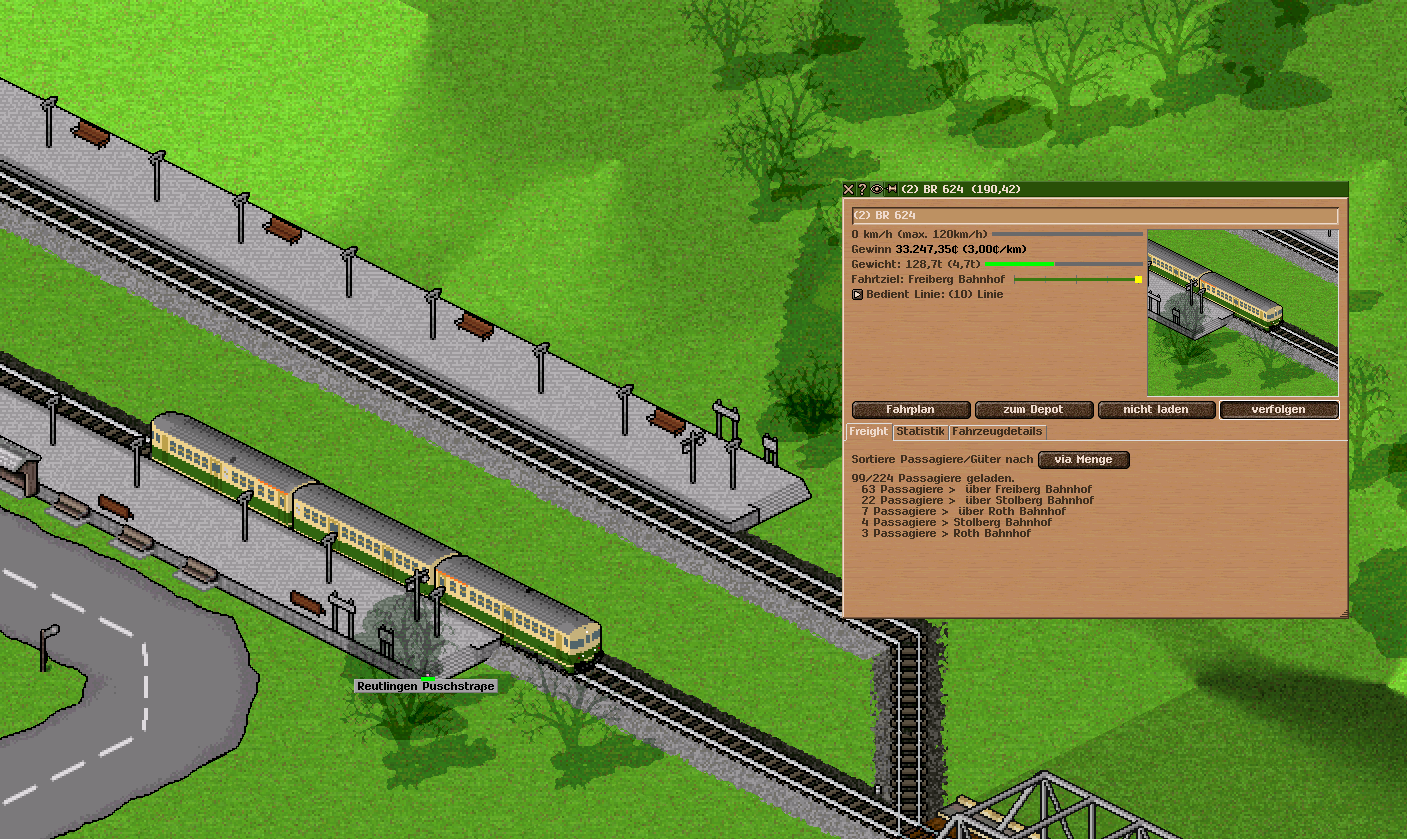Image resolution: width=1407 pixels, height=839 pixels.
Task: Open help via the question mark icon
Action: pyautogui.click(x=862, y=189)
